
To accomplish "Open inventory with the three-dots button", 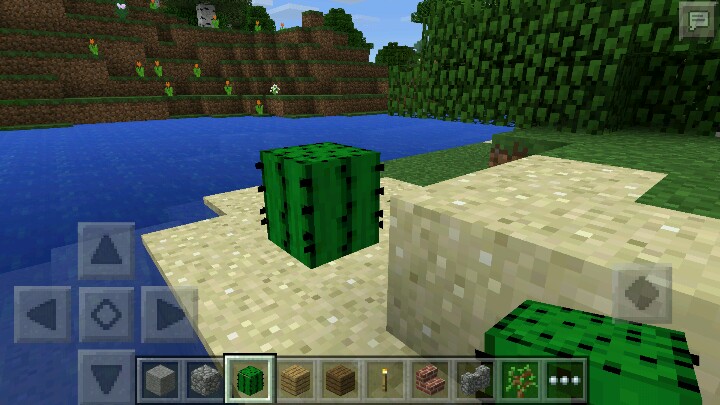I will (x=566, y=380).
